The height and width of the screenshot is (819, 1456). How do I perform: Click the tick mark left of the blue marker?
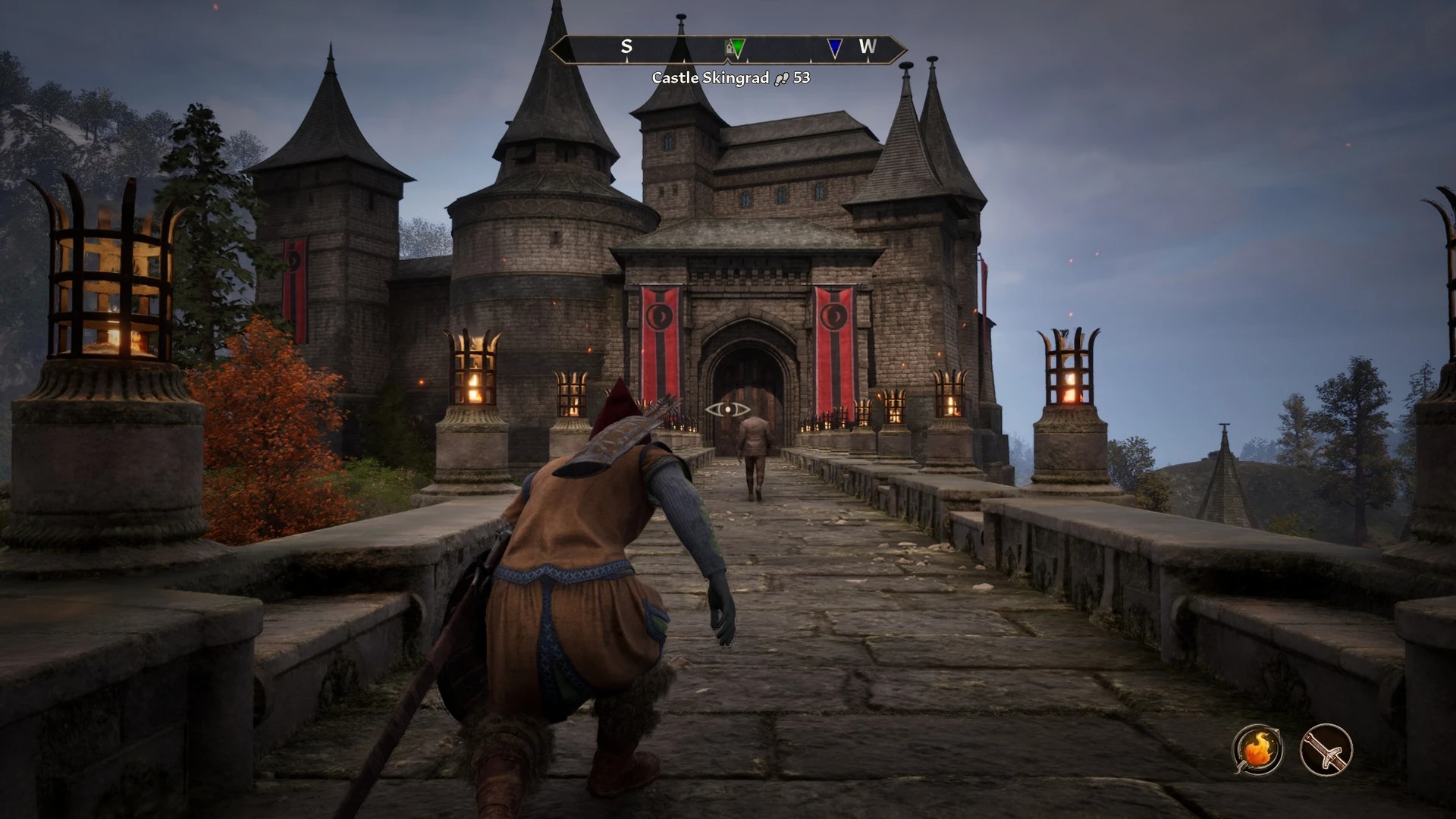[811, 60]
